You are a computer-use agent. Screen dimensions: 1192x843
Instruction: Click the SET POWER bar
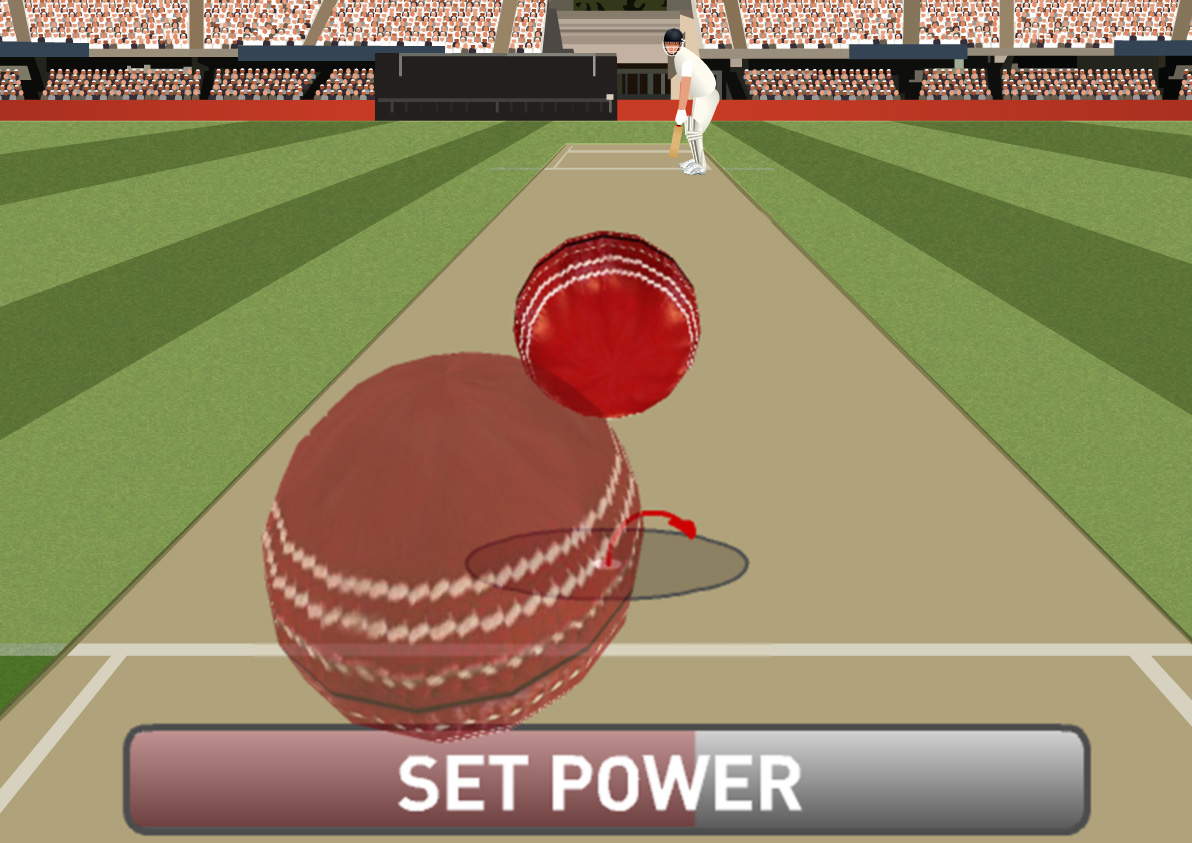[605, 781]
